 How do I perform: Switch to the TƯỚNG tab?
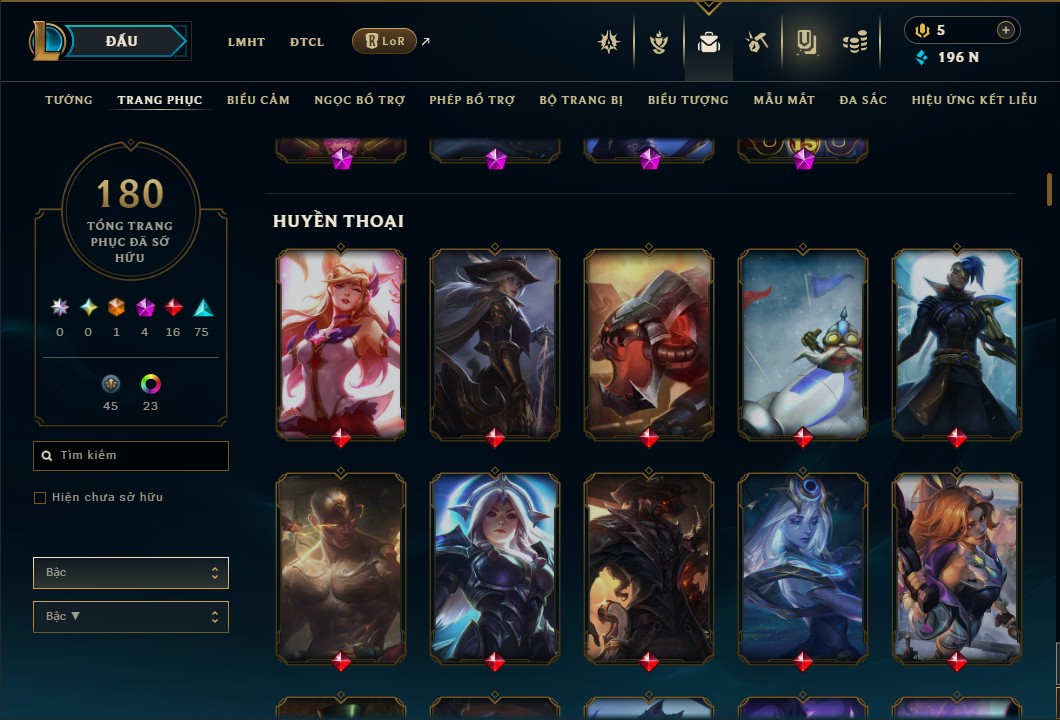point(69,100)
